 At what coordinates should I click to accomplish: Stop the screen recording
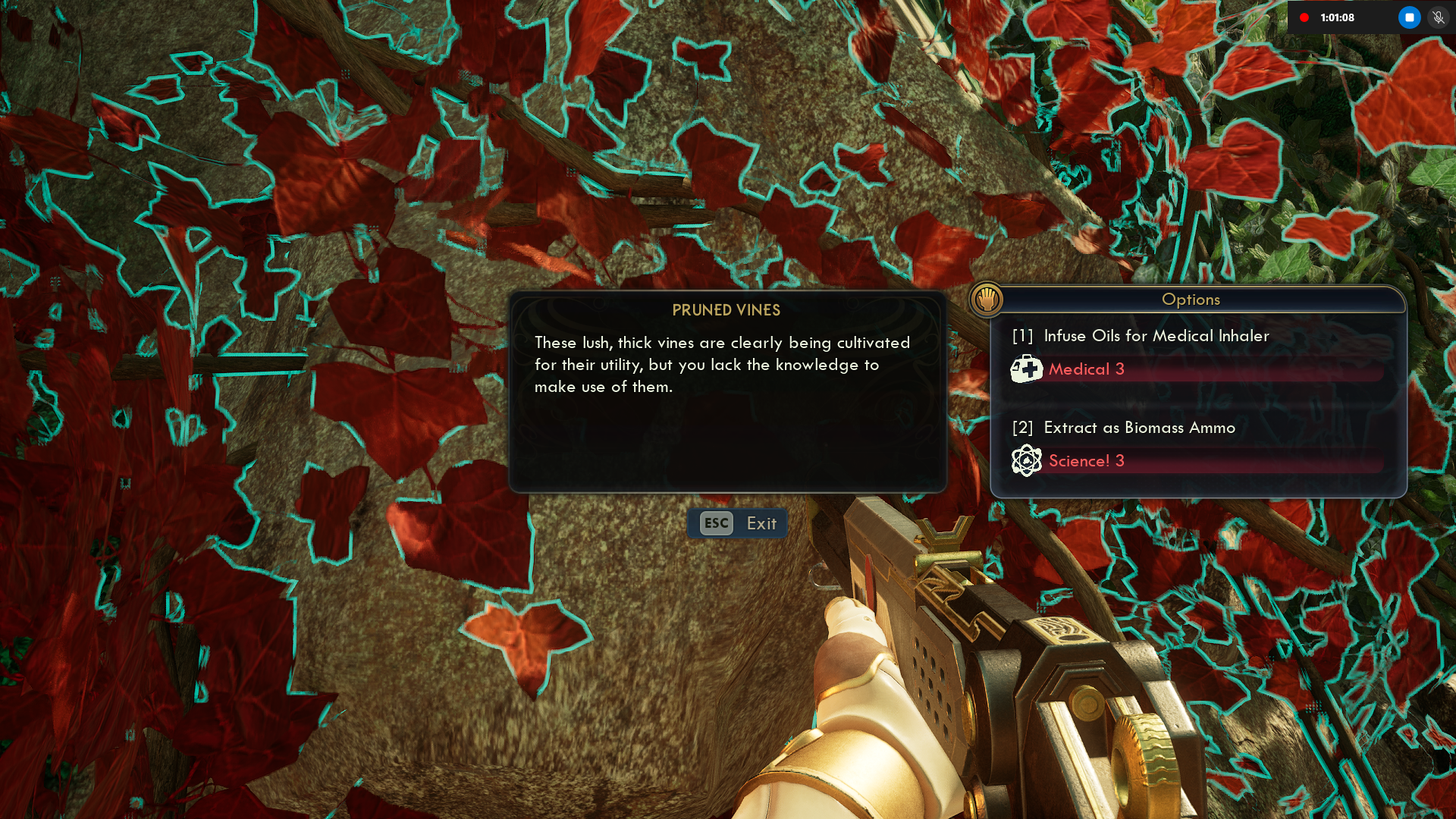coord(1409,17)
